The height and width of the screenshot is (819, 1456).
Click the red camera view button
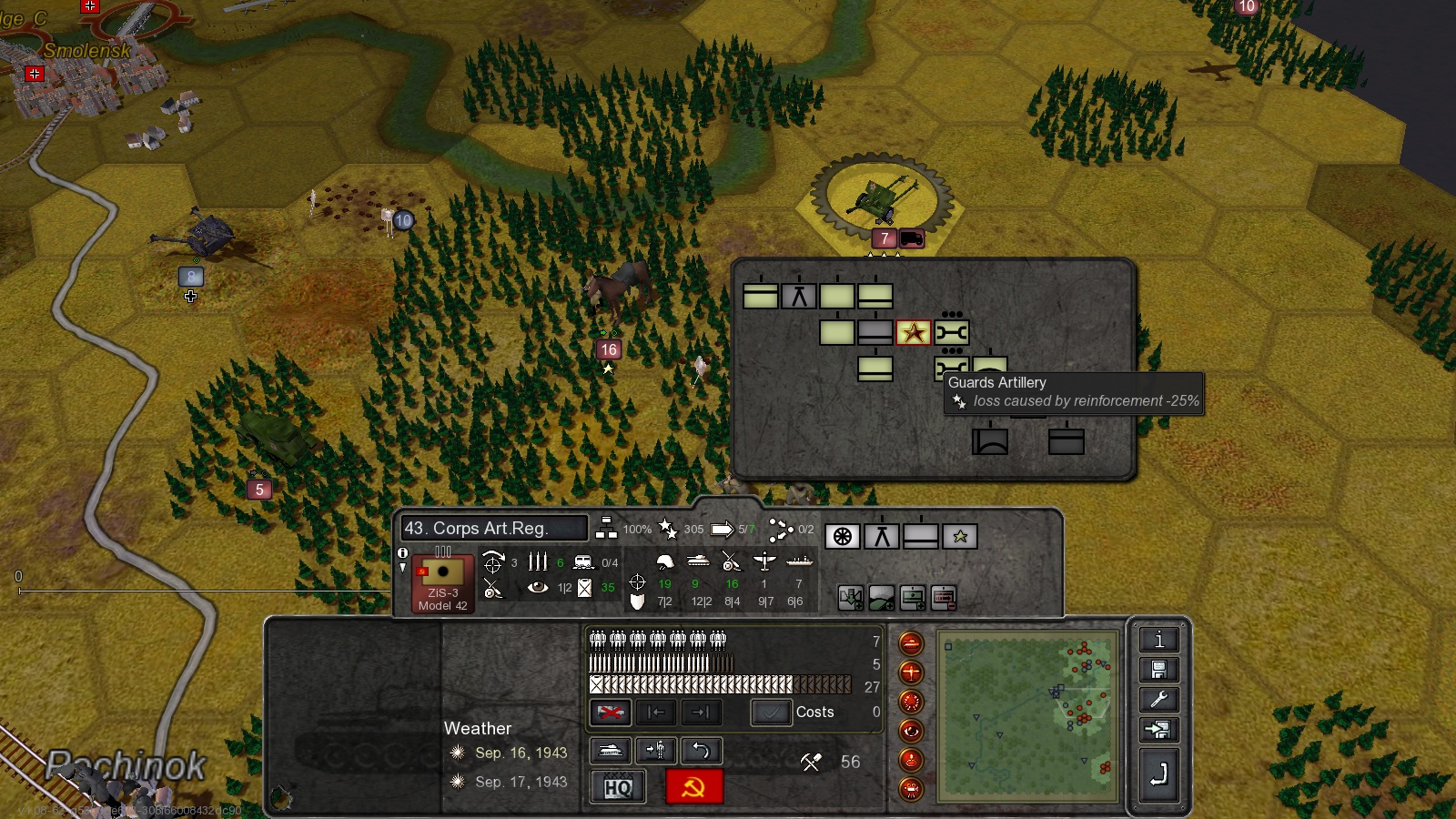[911, 789]
